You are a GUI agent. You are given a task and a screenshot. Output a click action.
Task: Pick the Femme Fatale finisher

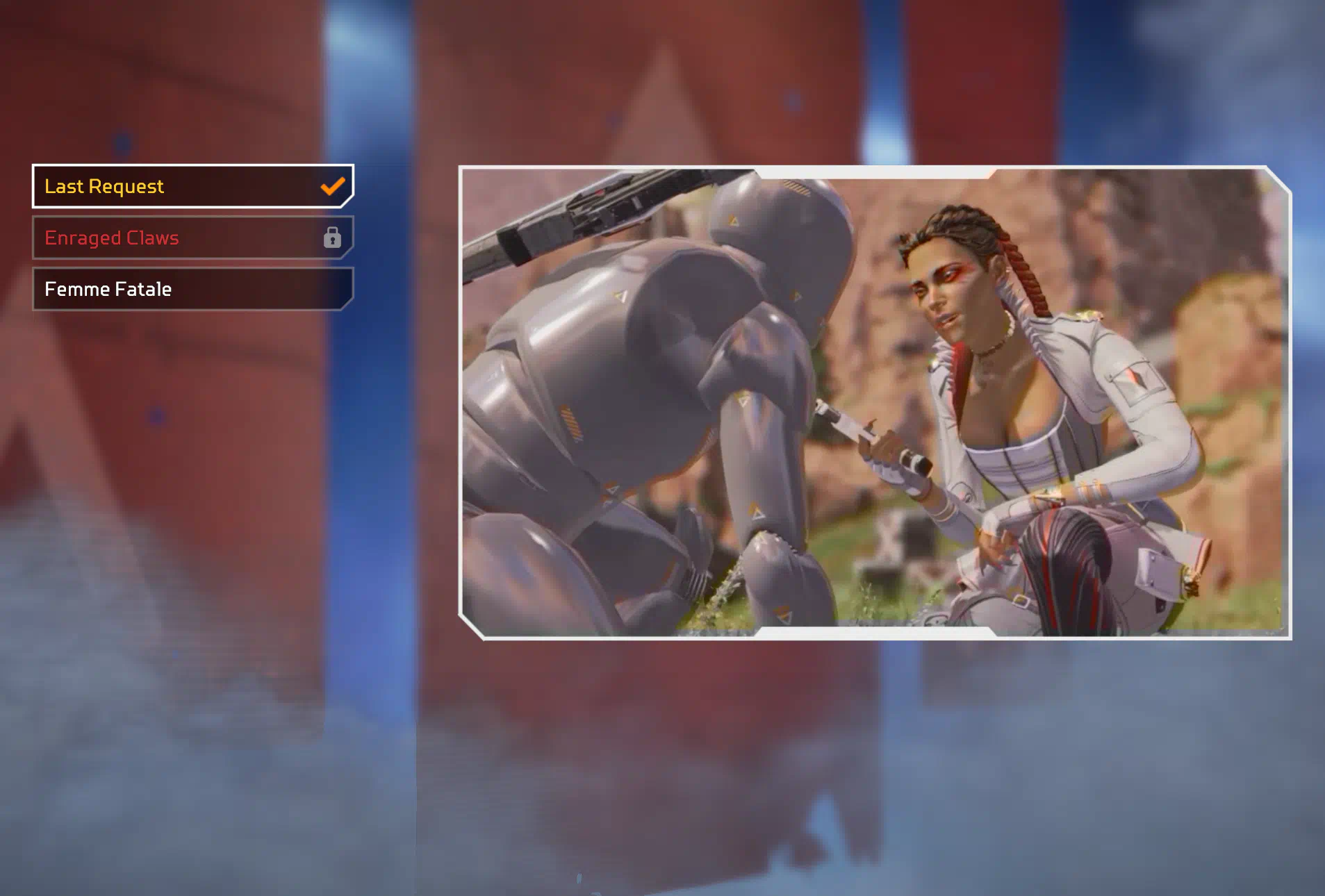click(x=192, y=289)
